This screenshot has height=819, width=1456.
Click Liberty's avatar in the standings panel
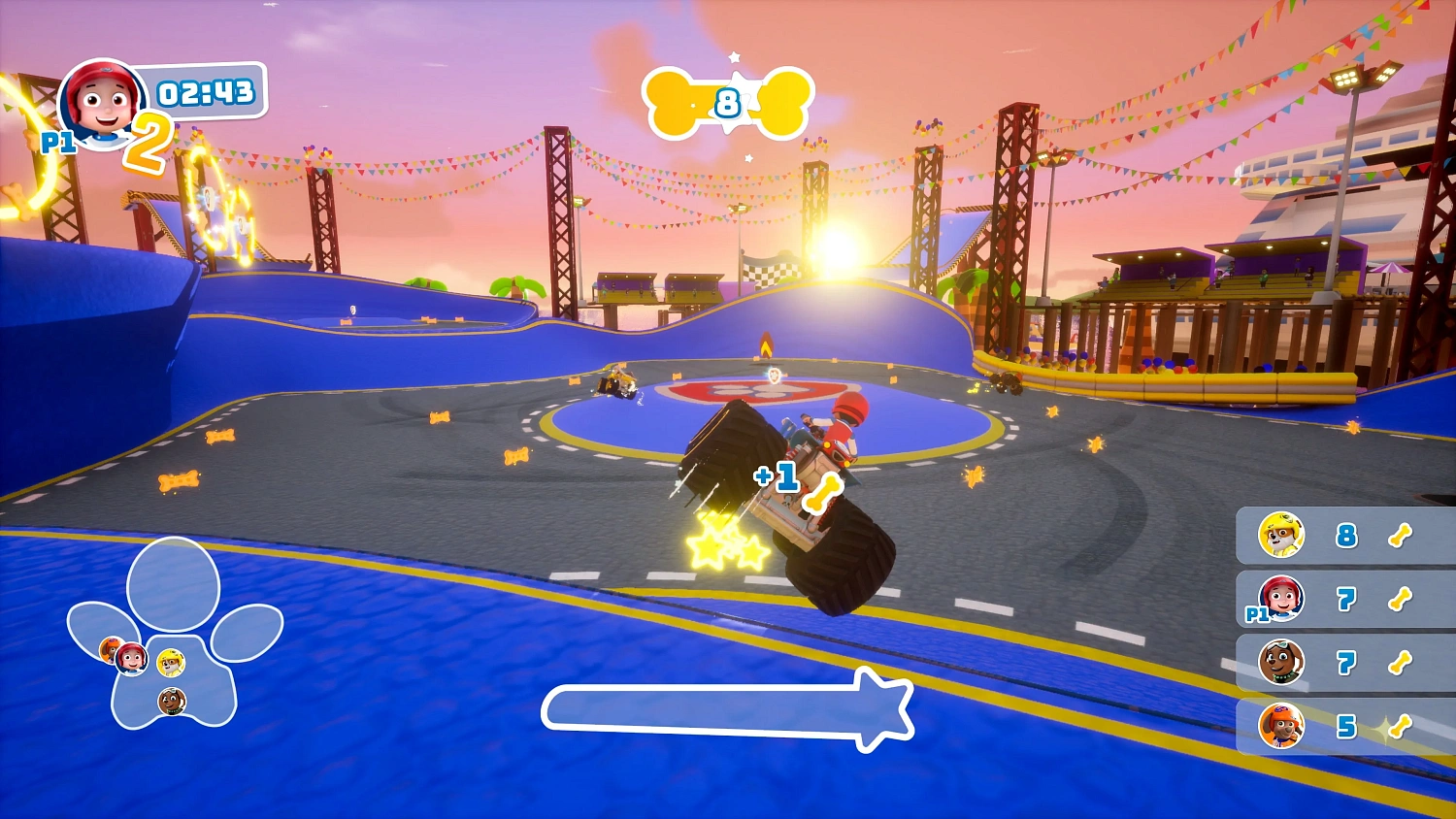(x=1280, y=664)
